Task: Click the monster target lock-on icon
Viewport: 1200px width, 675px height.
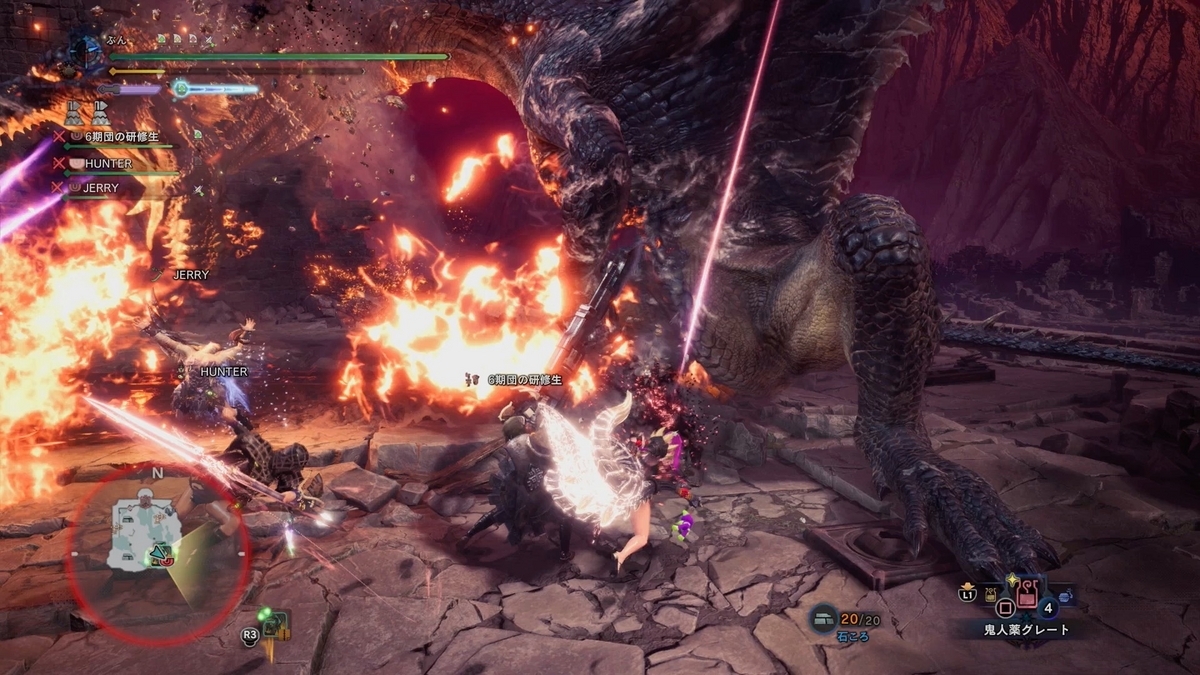Action: click(x=272, y=626)
